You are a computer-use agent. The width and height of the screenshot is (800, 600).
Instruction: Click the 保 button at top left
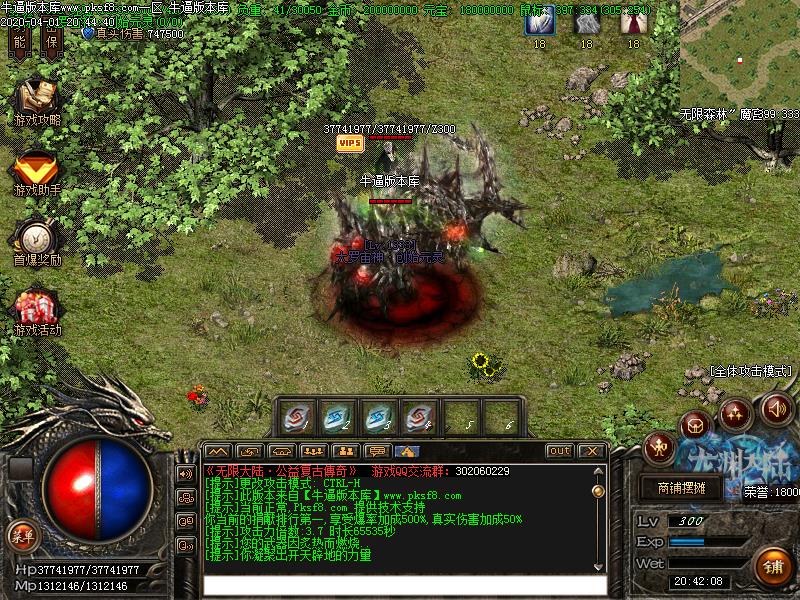52,41
